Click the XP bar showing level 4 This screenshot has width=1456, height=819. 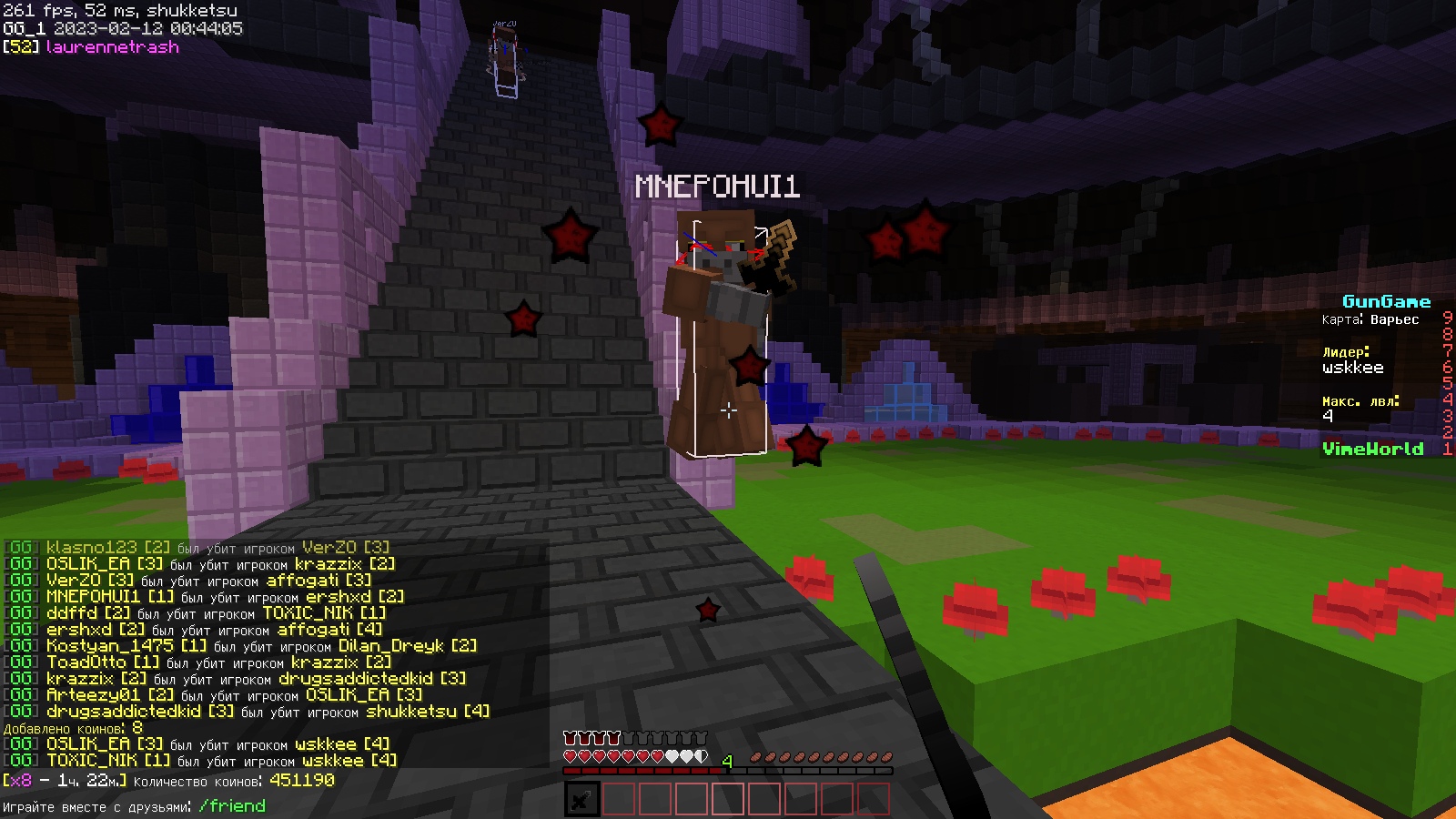pyautogui.click(x=726, y=769)
